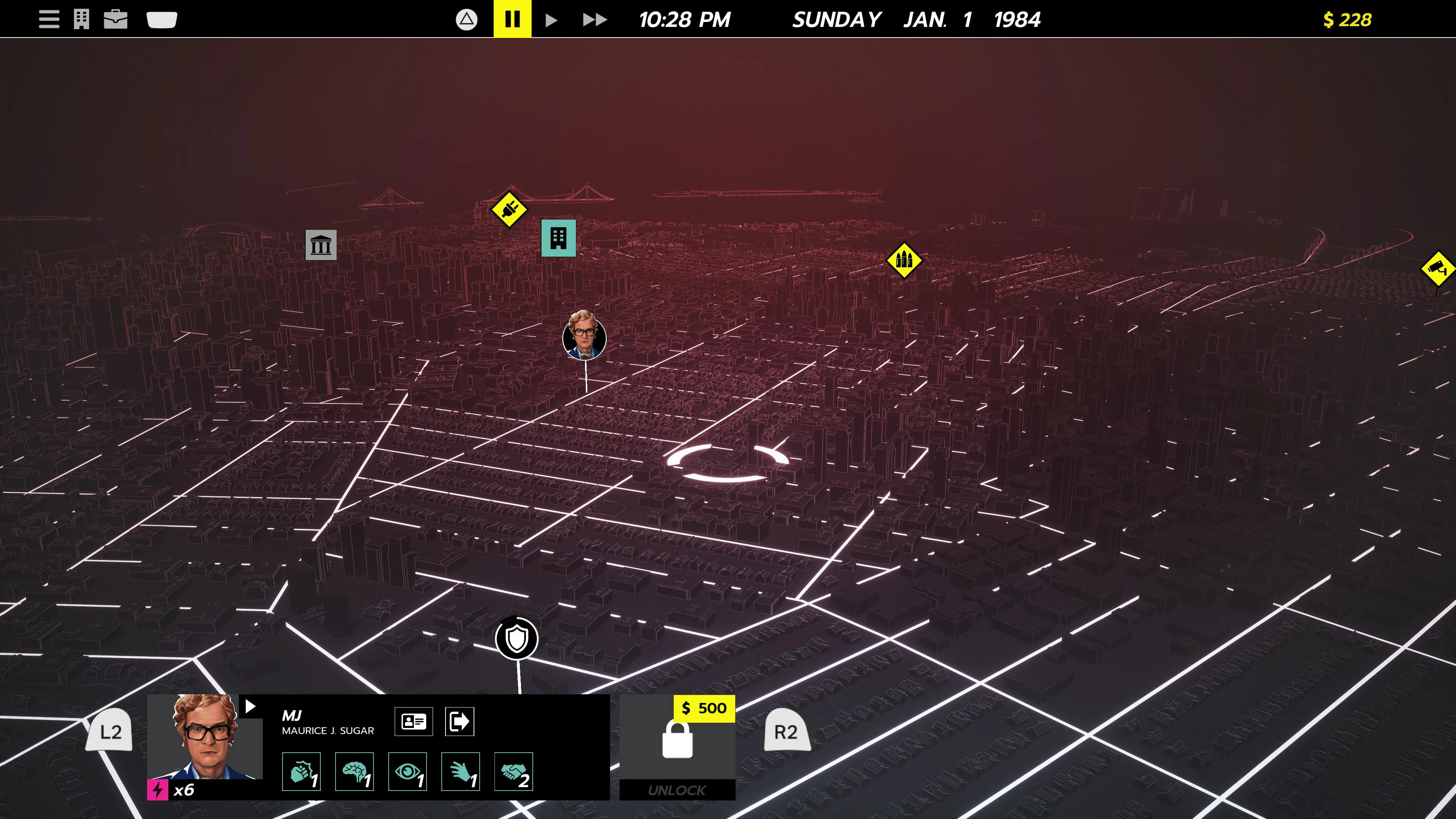Click the yellow ammunition marker
Image resolution: width=1456 pixels, height=819 pixels.
(904, 260)
